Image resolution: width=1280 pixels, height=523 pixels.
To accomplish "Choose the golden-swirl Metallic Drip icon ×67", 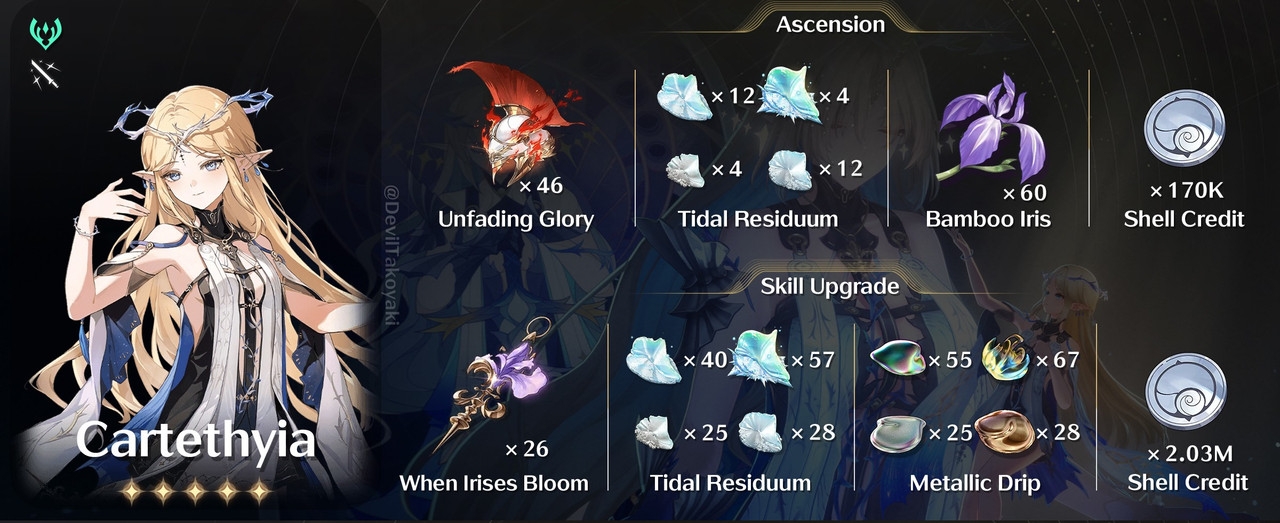I will [x=1005, y=360].
